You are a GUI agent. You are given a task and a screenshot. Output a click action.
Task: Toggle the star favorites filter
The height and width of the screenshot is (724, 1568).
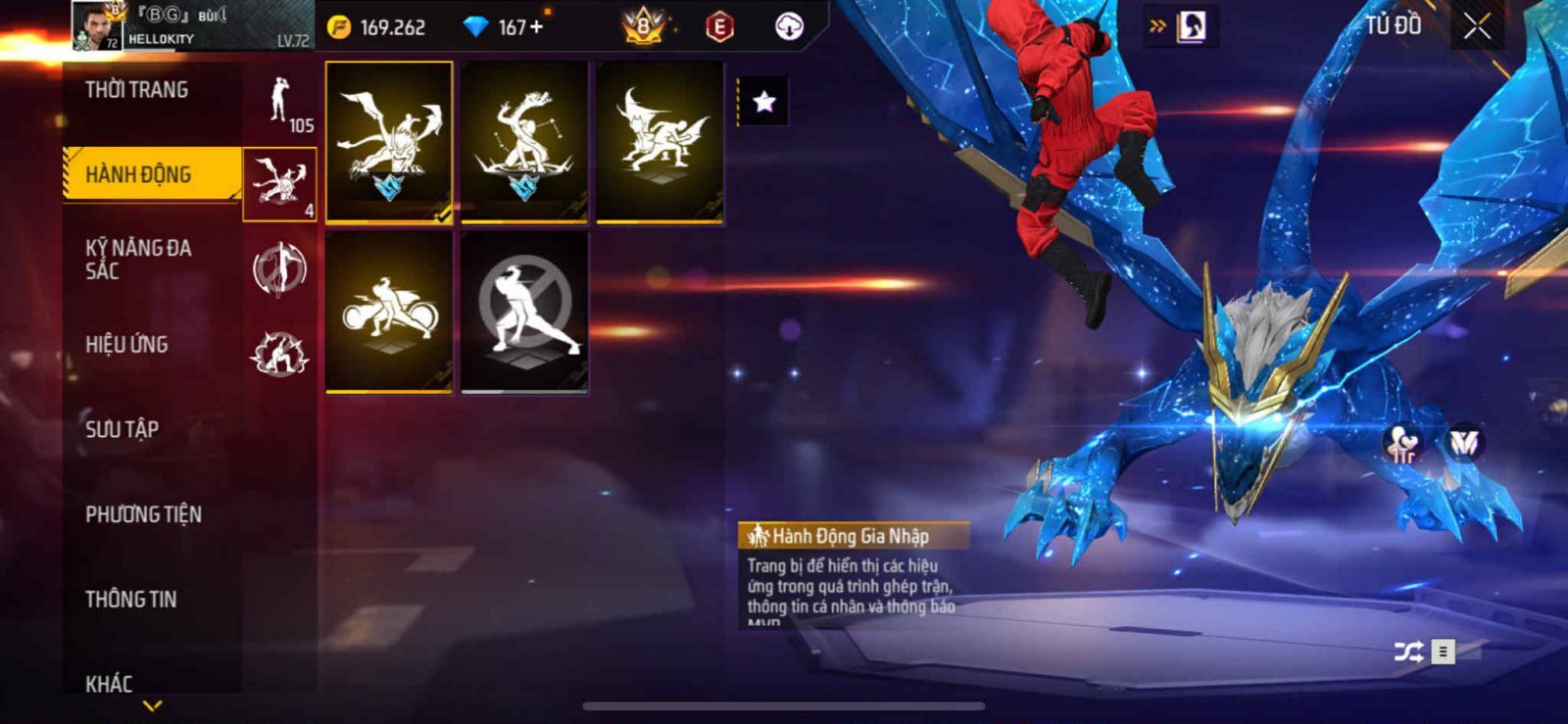[763, 101]
